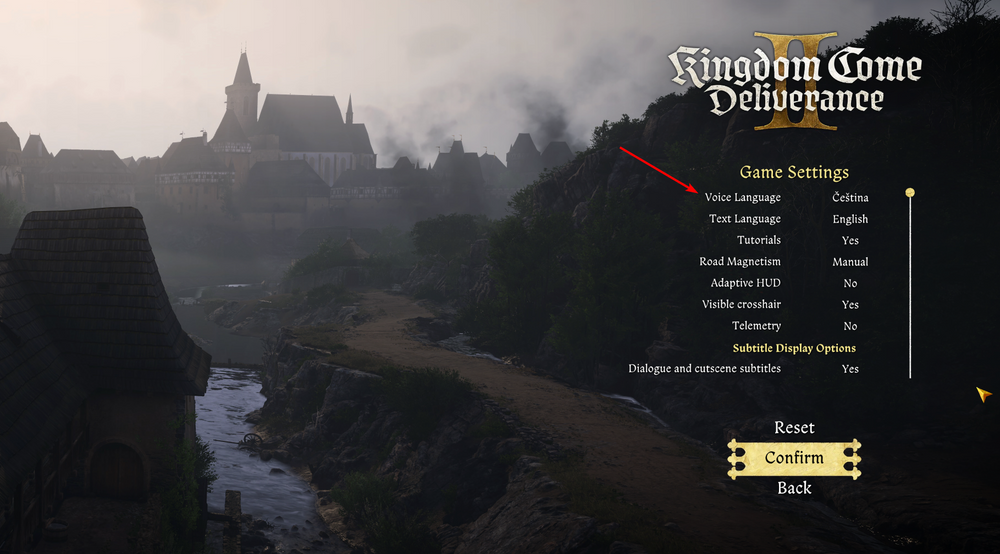The height and width of the screenshot is (554, 1000).
Task: Toggle Dialogue and cutscene subtitles
Action: [850, 369]
